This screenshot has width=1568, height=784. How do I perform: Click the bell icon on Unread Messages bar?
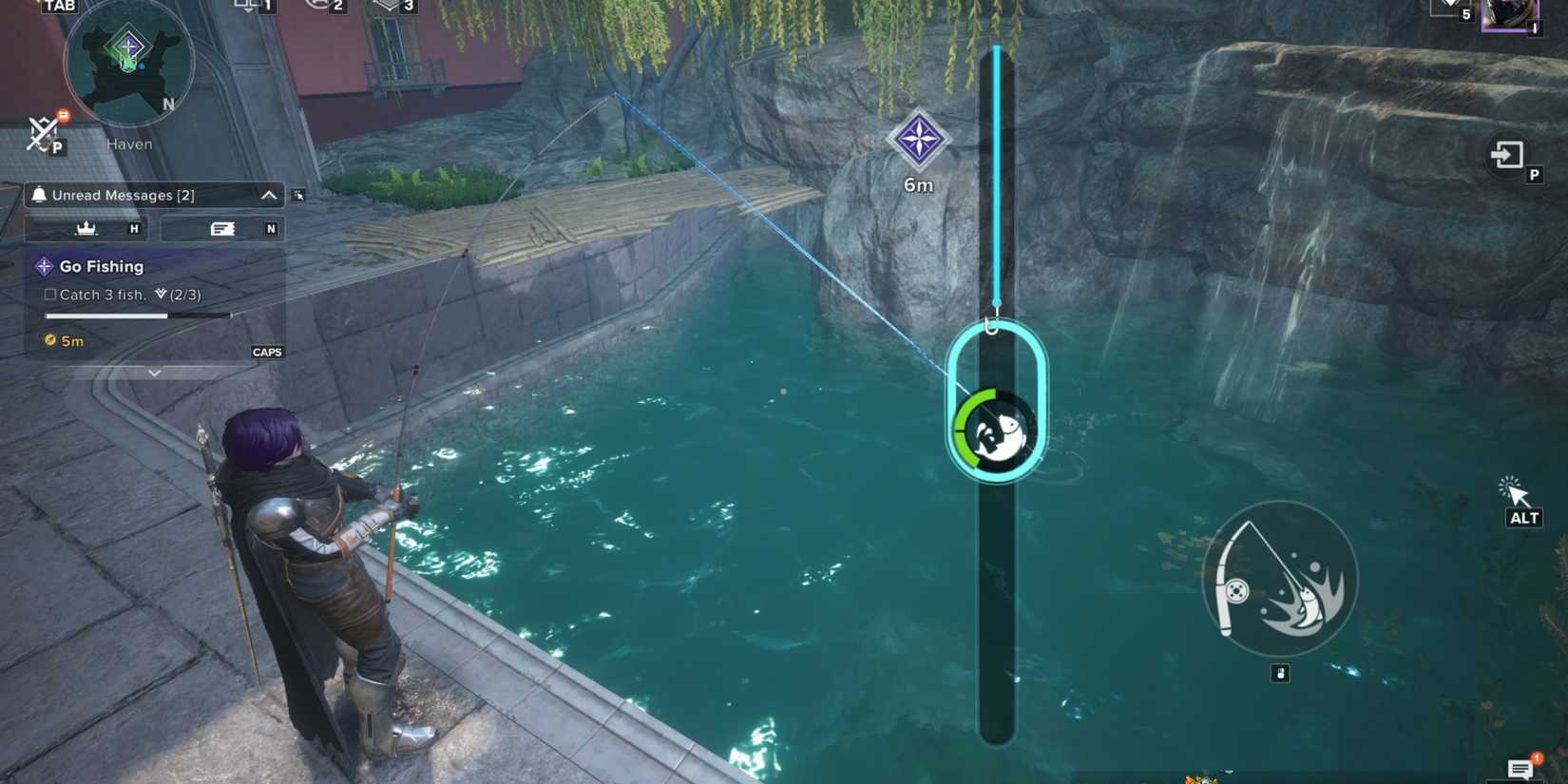coord(39,195)
